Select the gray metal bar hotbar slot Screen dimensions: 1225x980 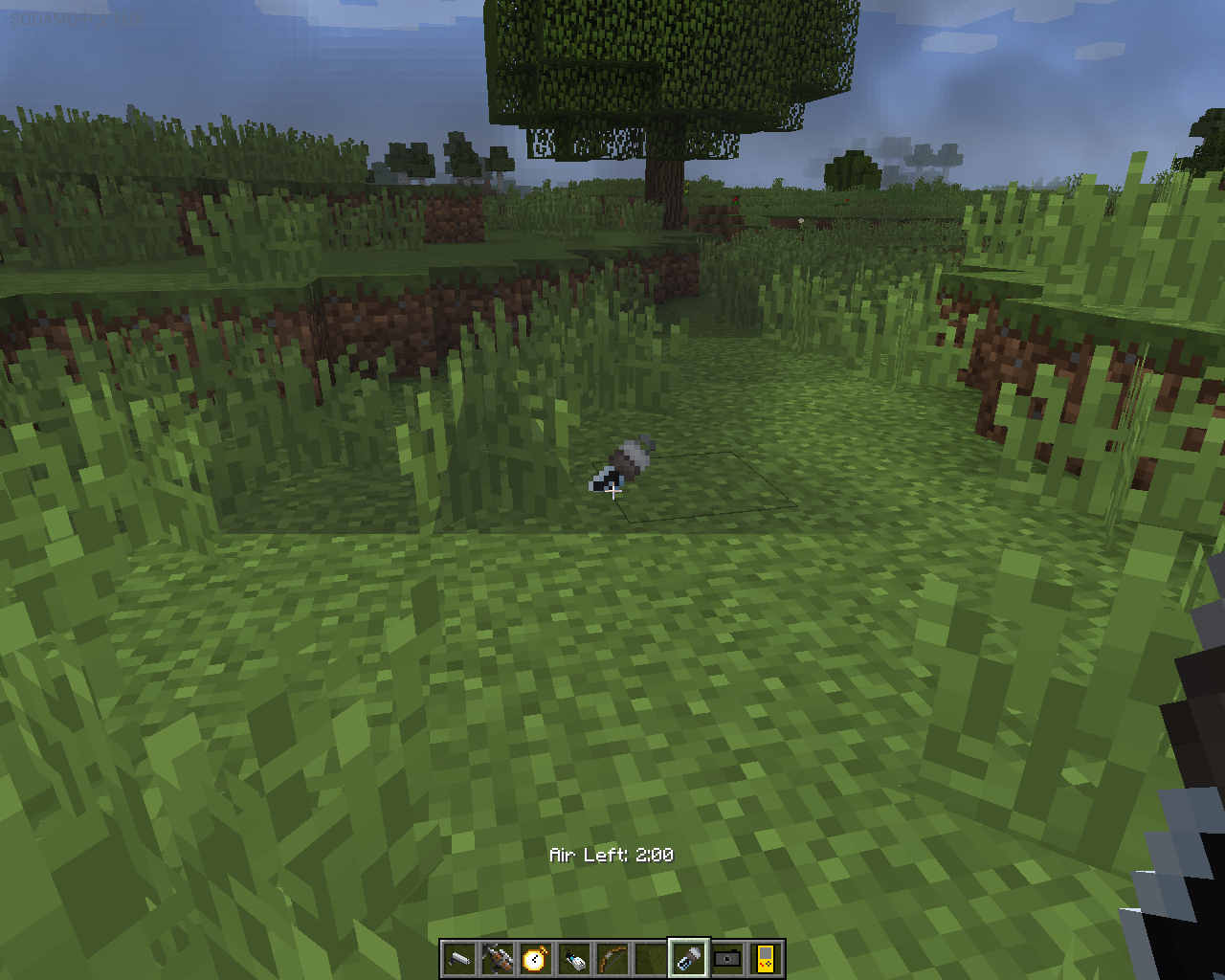[x=459, y=958]
